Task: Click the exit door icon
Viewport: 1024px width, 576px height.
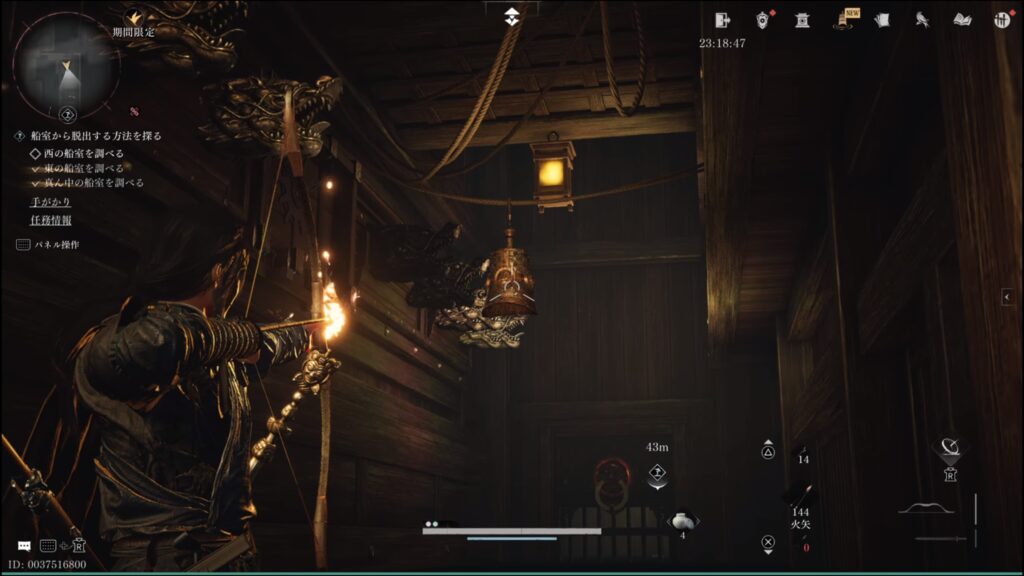Action: [723, 19]
